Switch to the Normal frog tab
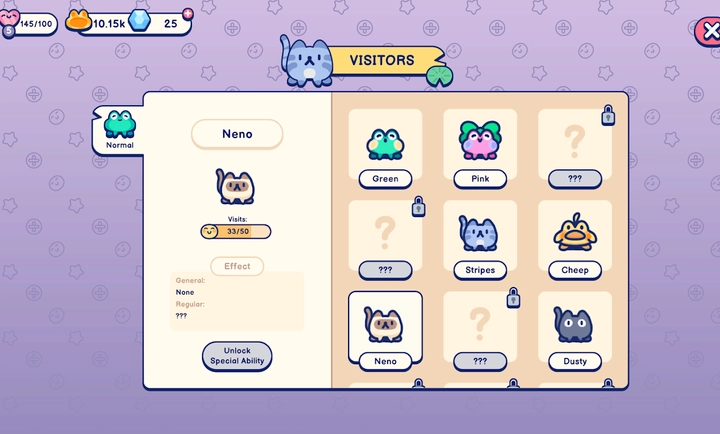Screen dimensions: 720x434 [119, 130]
